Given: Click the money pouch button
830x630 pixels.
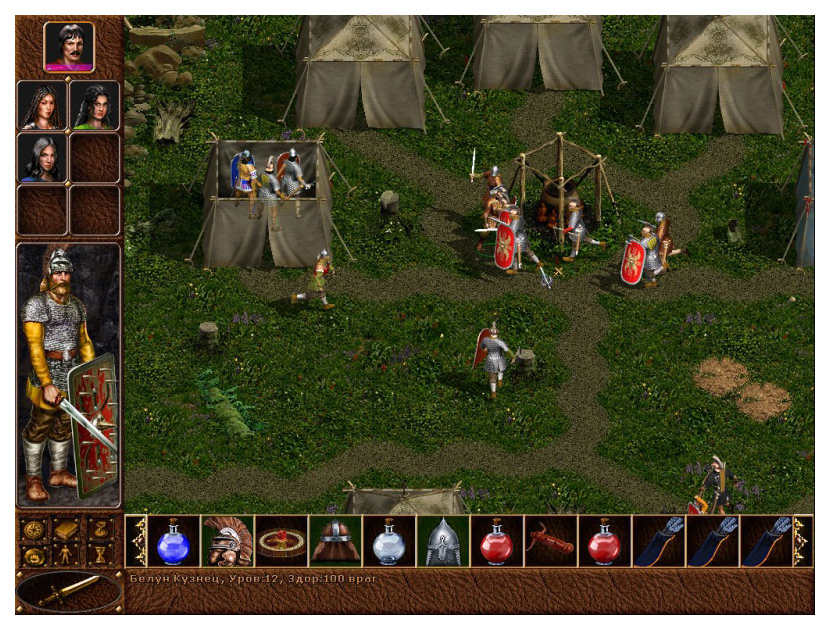Looking at the screenshot, I should tap(102, 529).
